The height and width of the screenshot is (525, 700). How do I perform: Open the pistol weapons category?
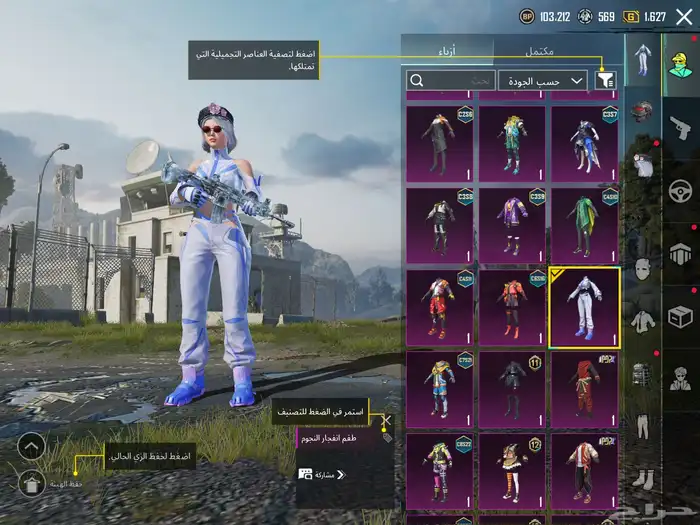[681, 127]
